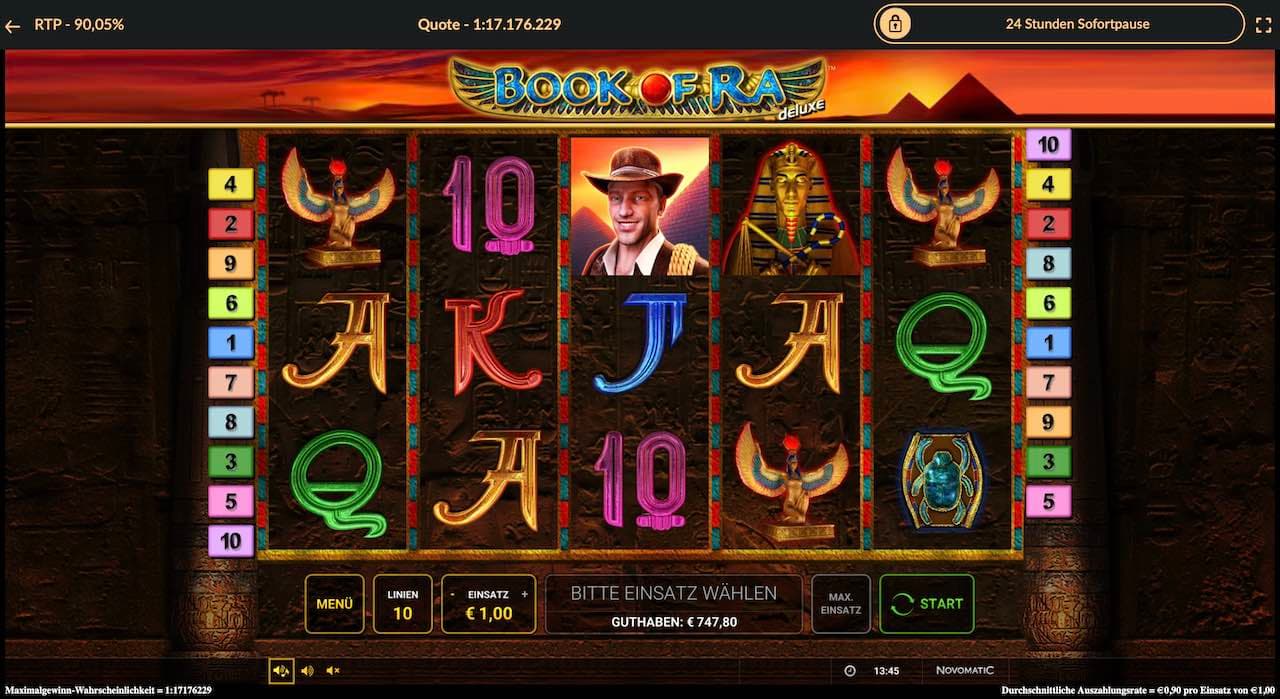Go back with the top-left arrow
Screen dimensions: 1280x699
(13, 25)
